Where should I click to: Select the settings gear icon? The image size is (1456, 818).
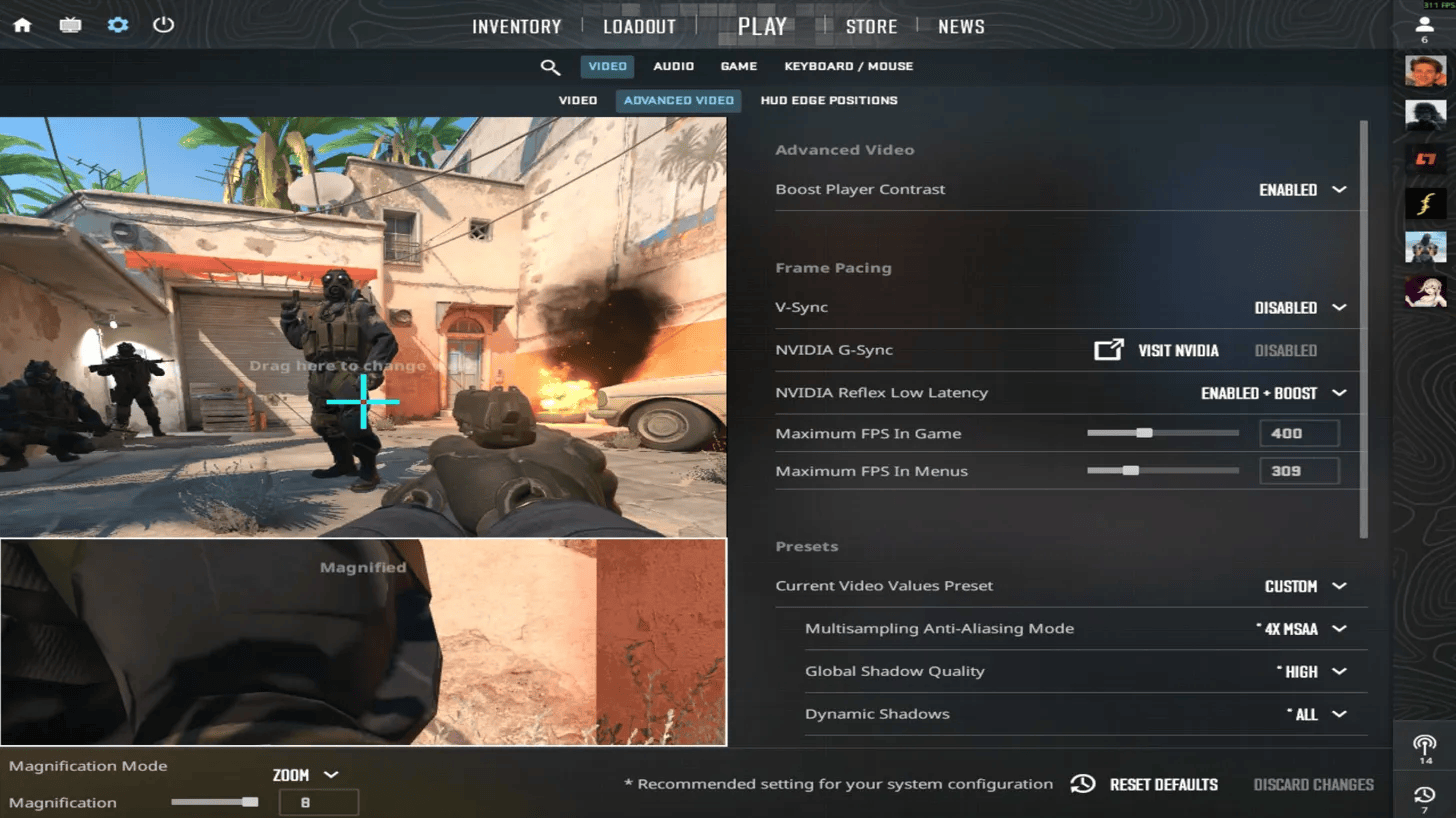(x=117, y=26)
